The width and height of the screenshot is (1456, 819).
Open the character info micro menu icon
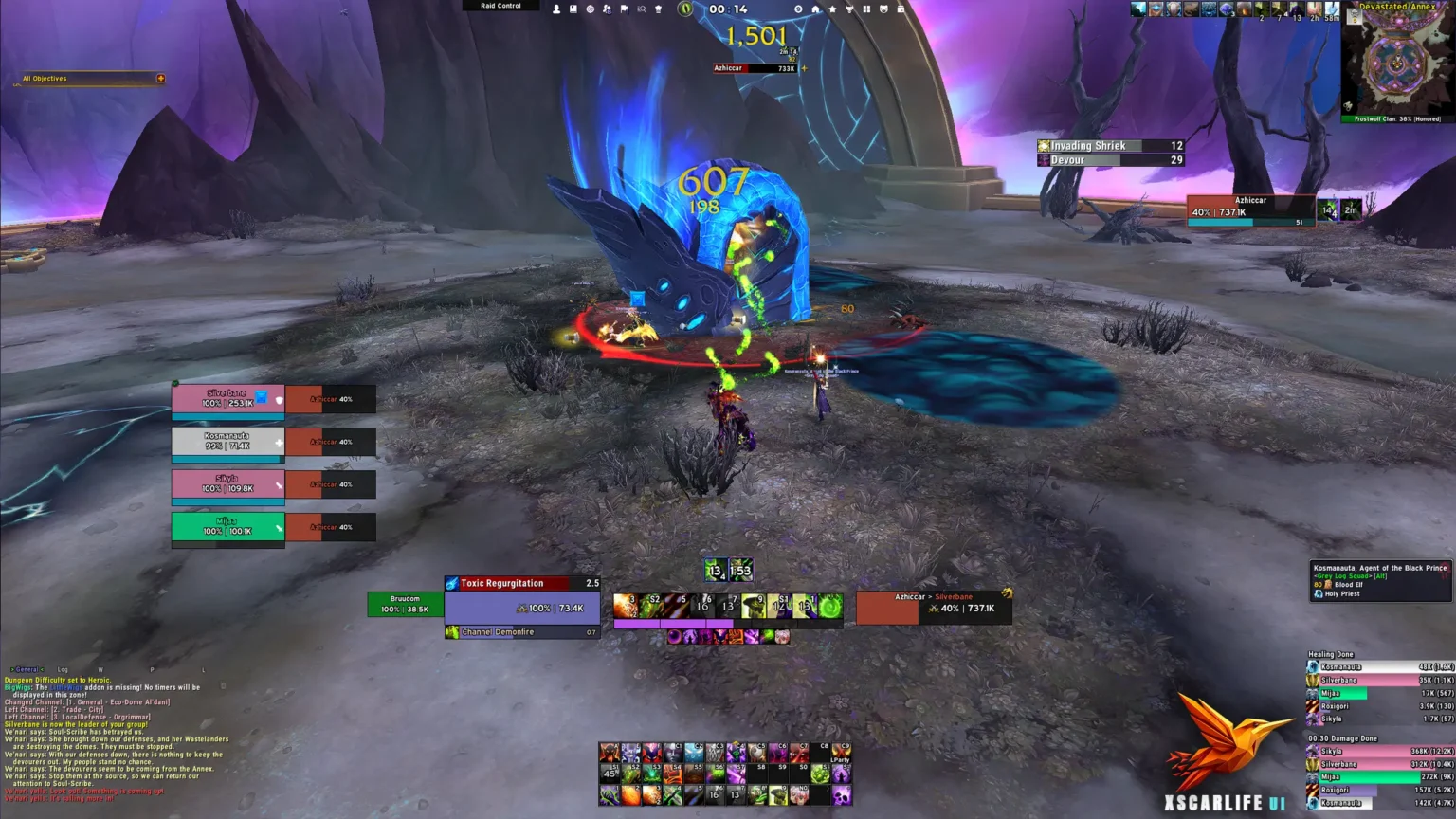[x=556, y=8]
